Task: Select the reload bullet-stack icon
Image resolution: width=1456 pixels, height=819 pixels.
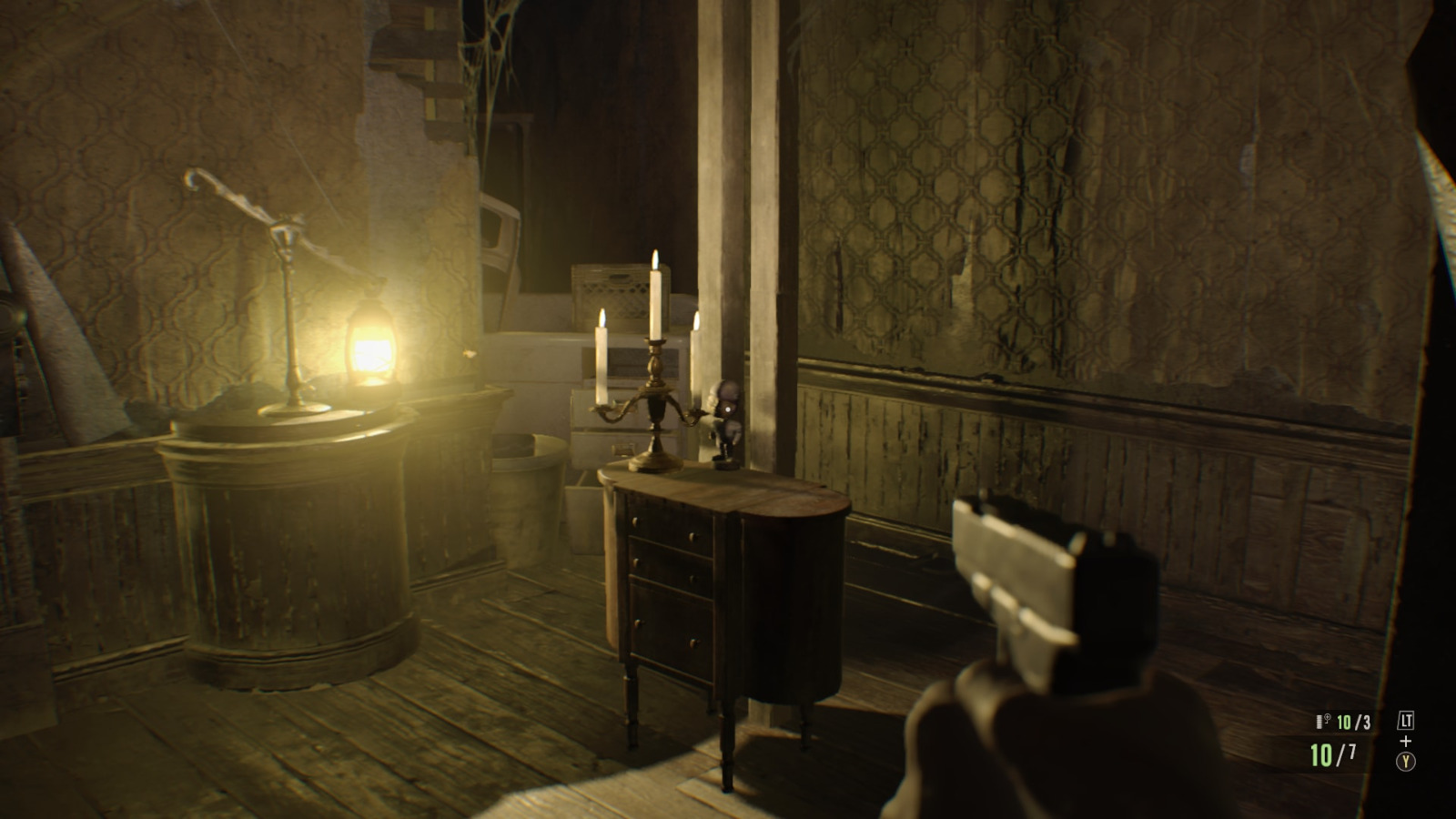Action: [1328, 720]
